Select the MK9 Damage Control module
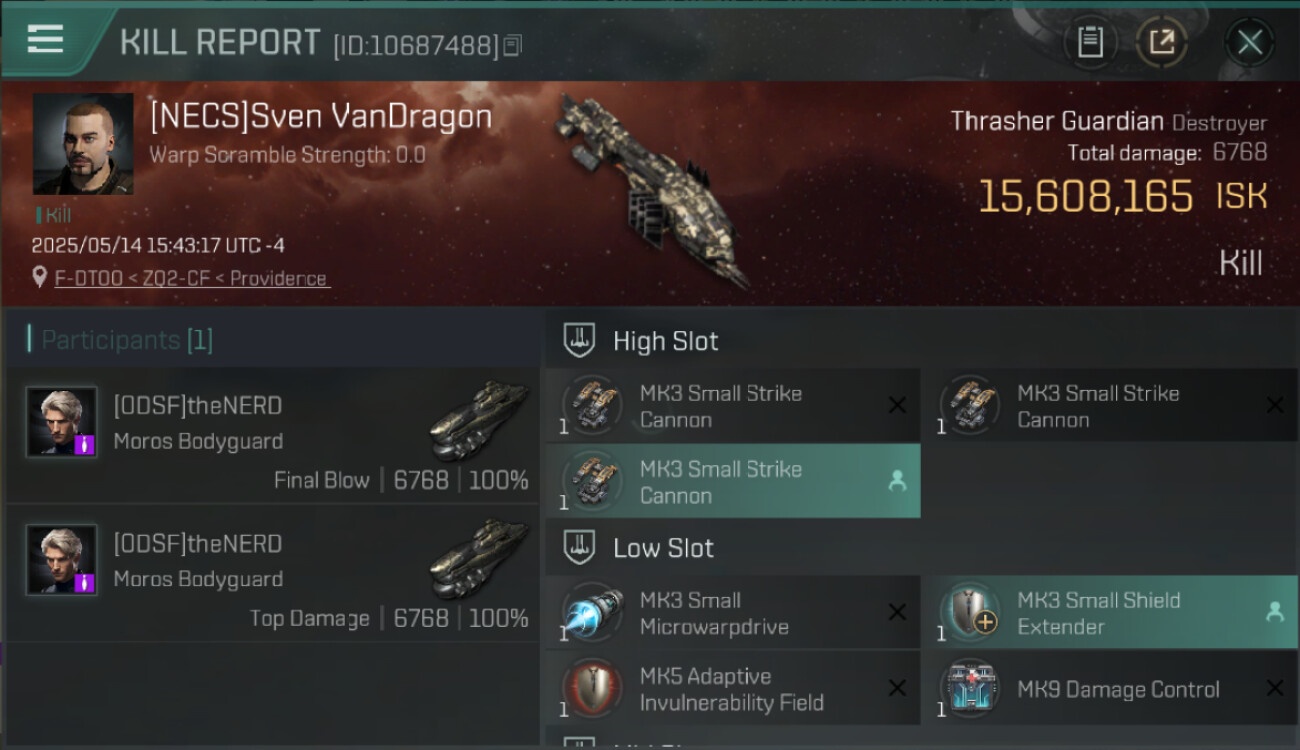The image size is (1300, 750). [1108, 688]
